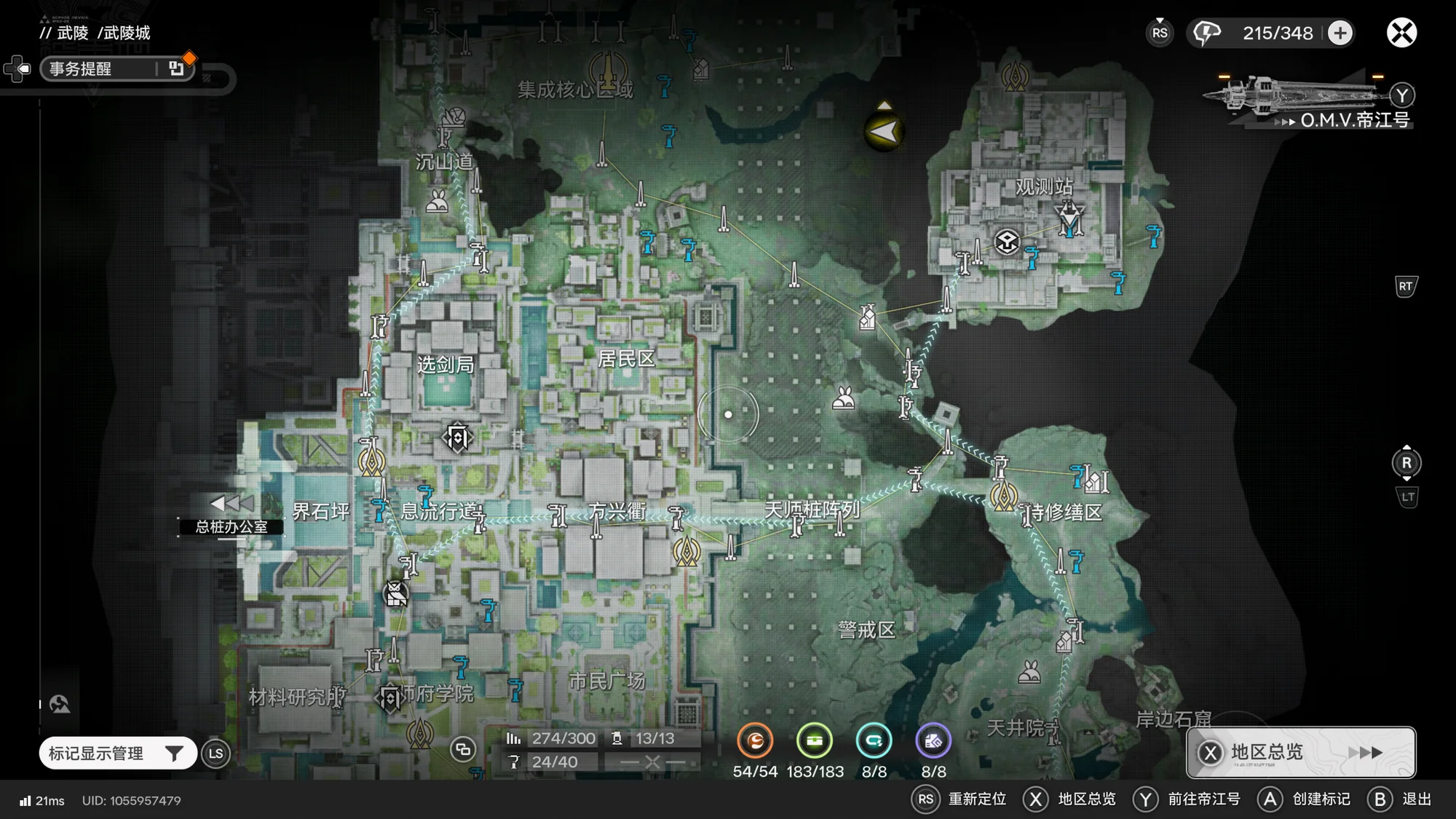Select the 总桩办公室 map label
Viewport: 1456px width, 819px height.
pyautogui.click(x=231, y=526)
